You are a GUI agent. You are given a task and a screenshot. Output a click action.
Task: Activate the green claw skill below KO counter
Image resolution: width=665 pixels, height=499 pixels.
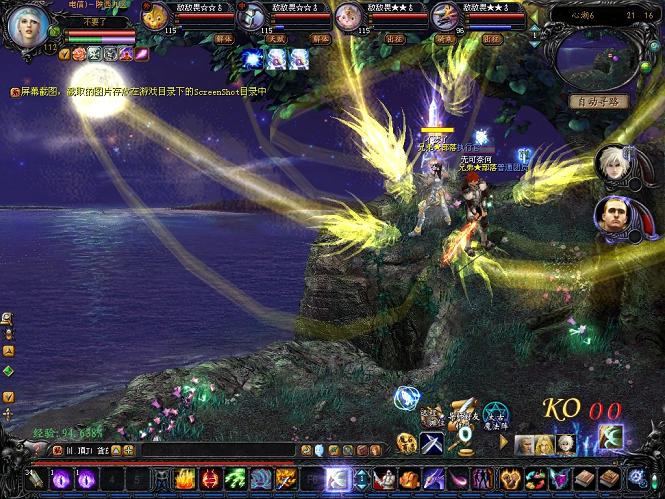[x=610, y=437]
